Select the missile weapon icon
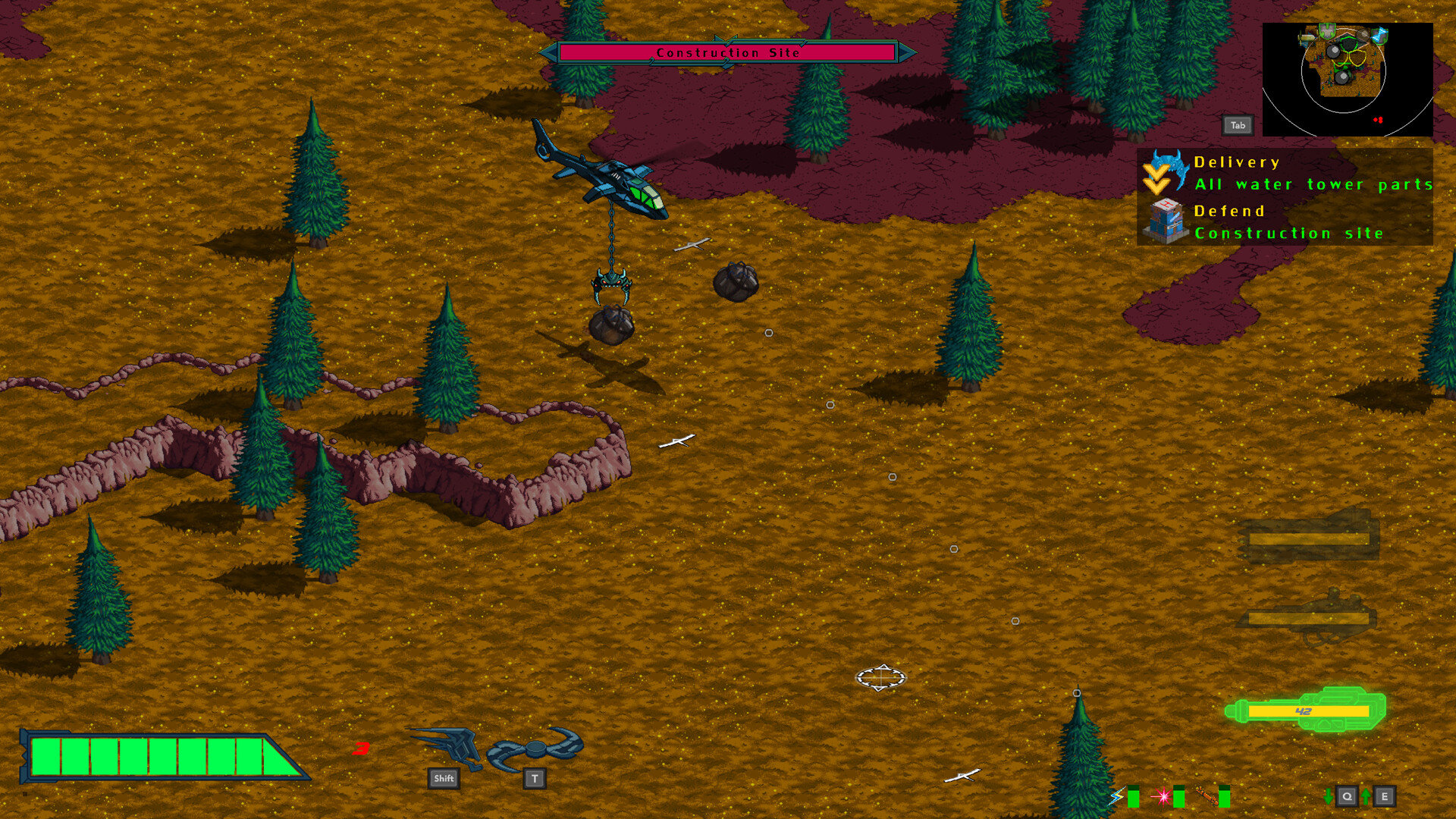This screenshot has width=1456, height=819. [x=1208, y=796]
